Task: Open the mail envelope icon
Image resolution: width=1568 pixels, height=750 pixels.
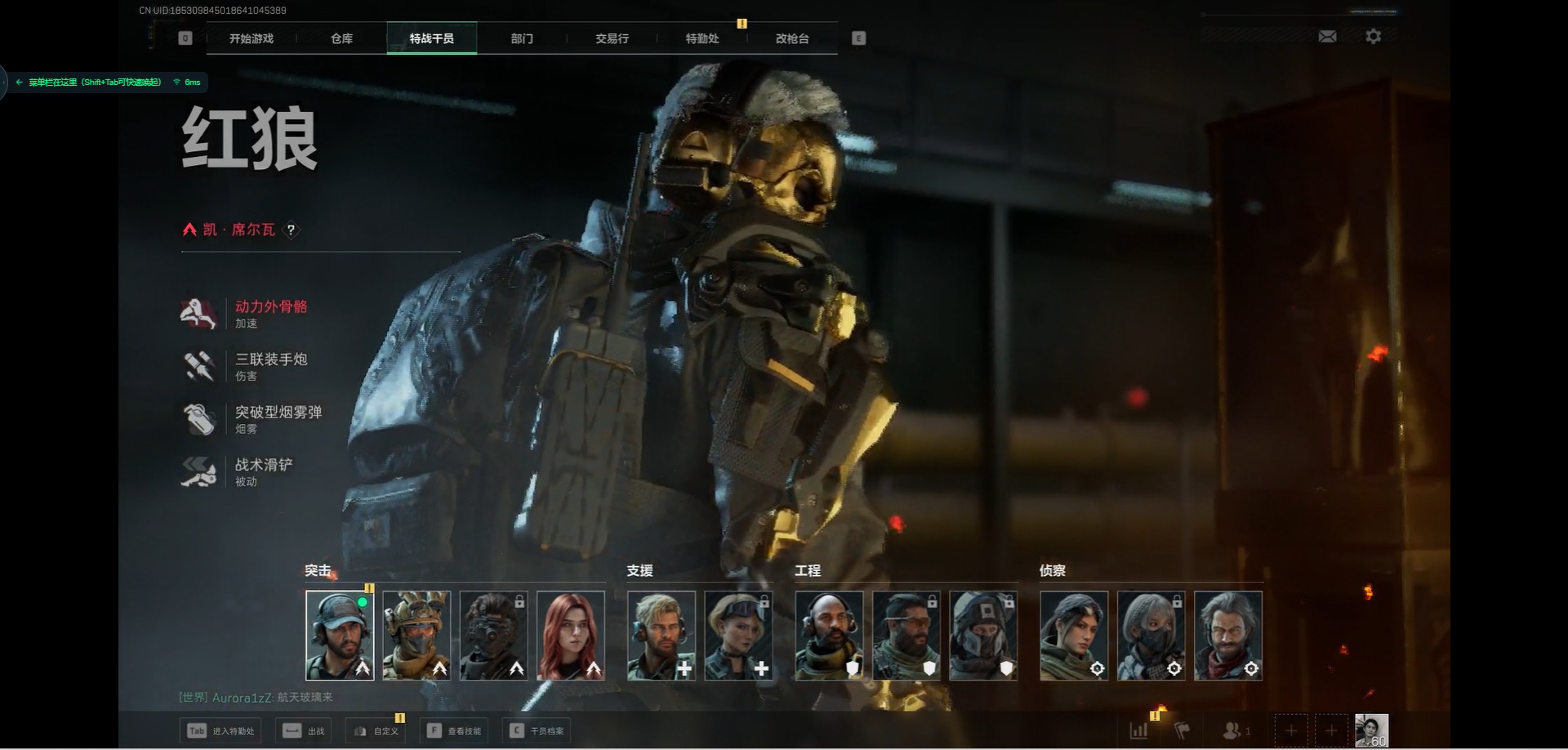Action: point(1327,37)
